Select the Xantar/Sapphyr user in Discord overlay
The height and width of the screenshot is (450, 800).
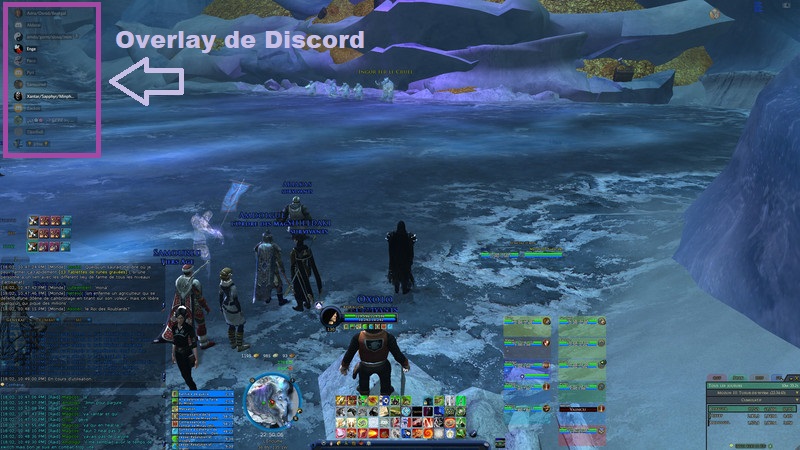point(48,95)
